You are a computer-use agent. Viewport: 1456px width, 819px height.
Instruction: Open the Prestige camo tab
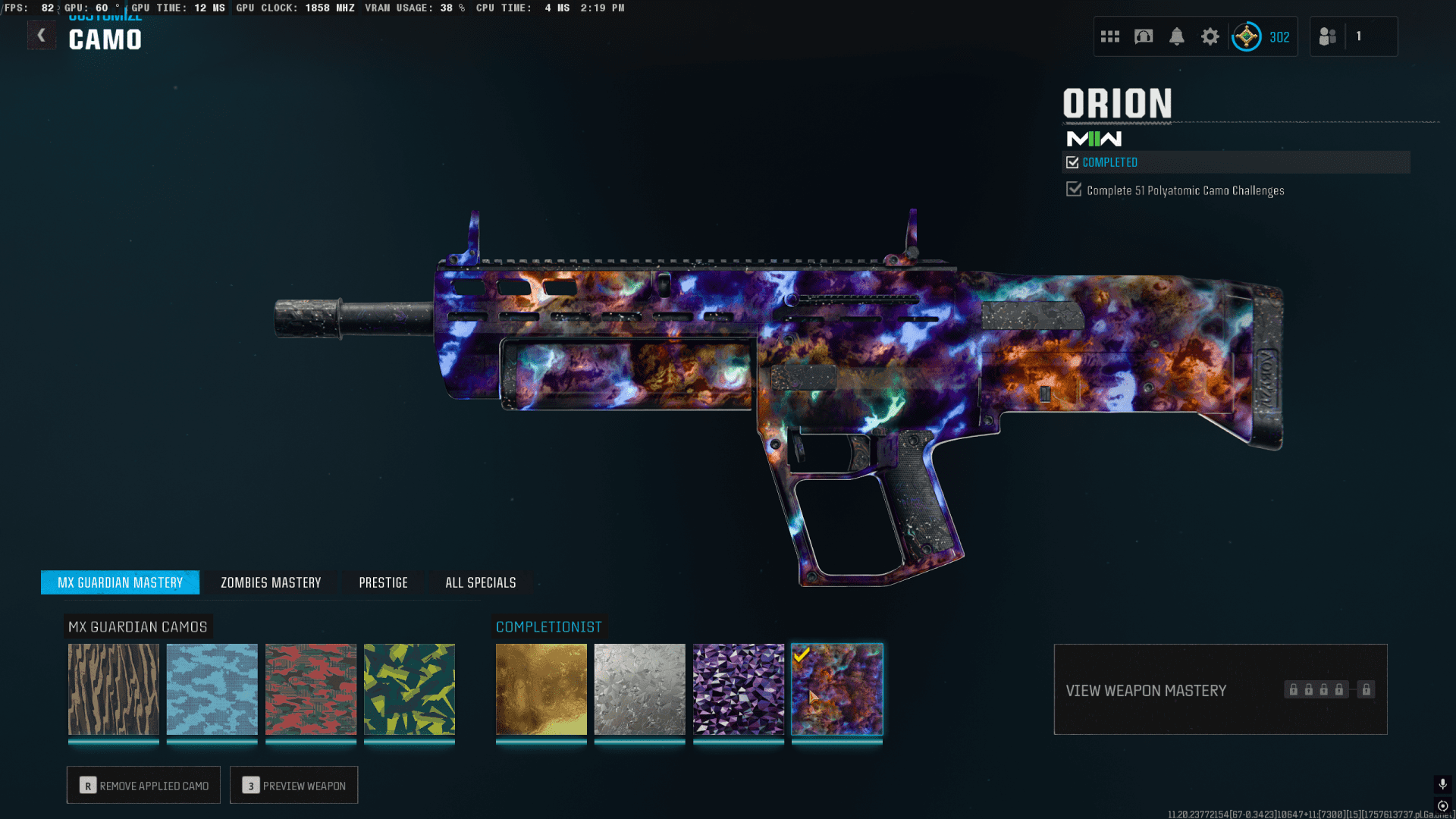[x=383, y=582]
